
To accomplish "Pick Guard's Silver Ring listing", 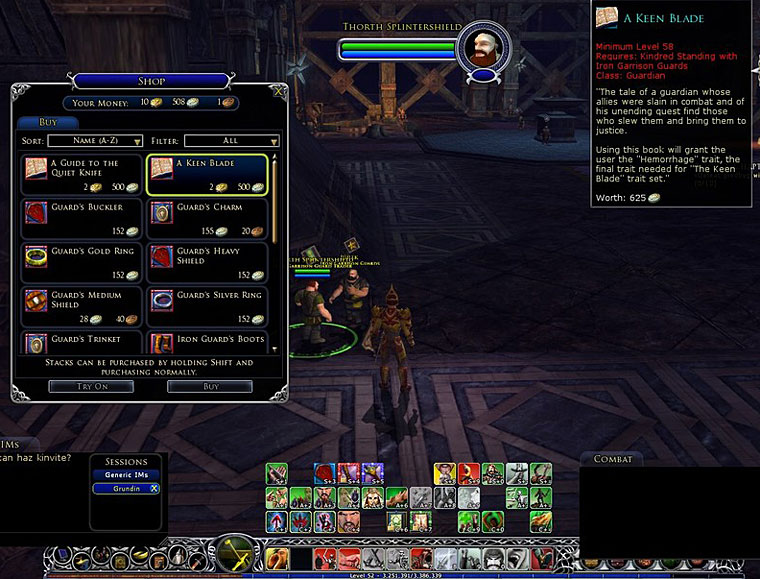I will [x=207, y=306].
